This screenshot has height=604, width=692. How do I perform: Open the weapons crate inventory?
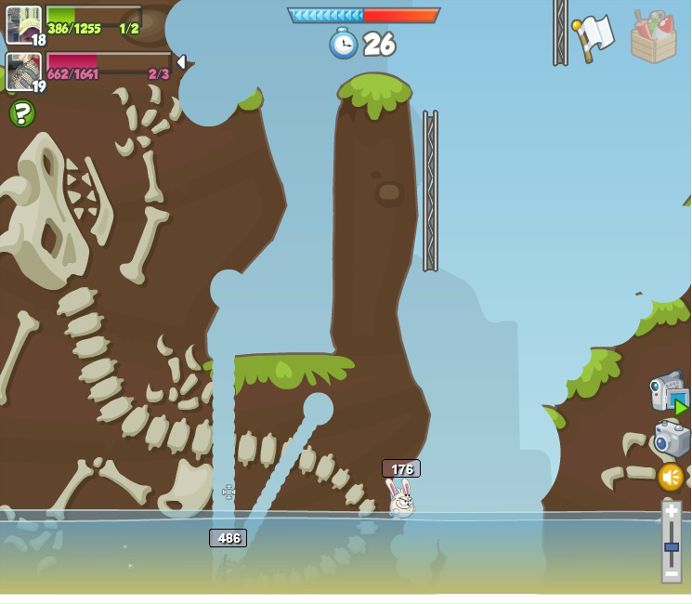click(x=654, y=37)
